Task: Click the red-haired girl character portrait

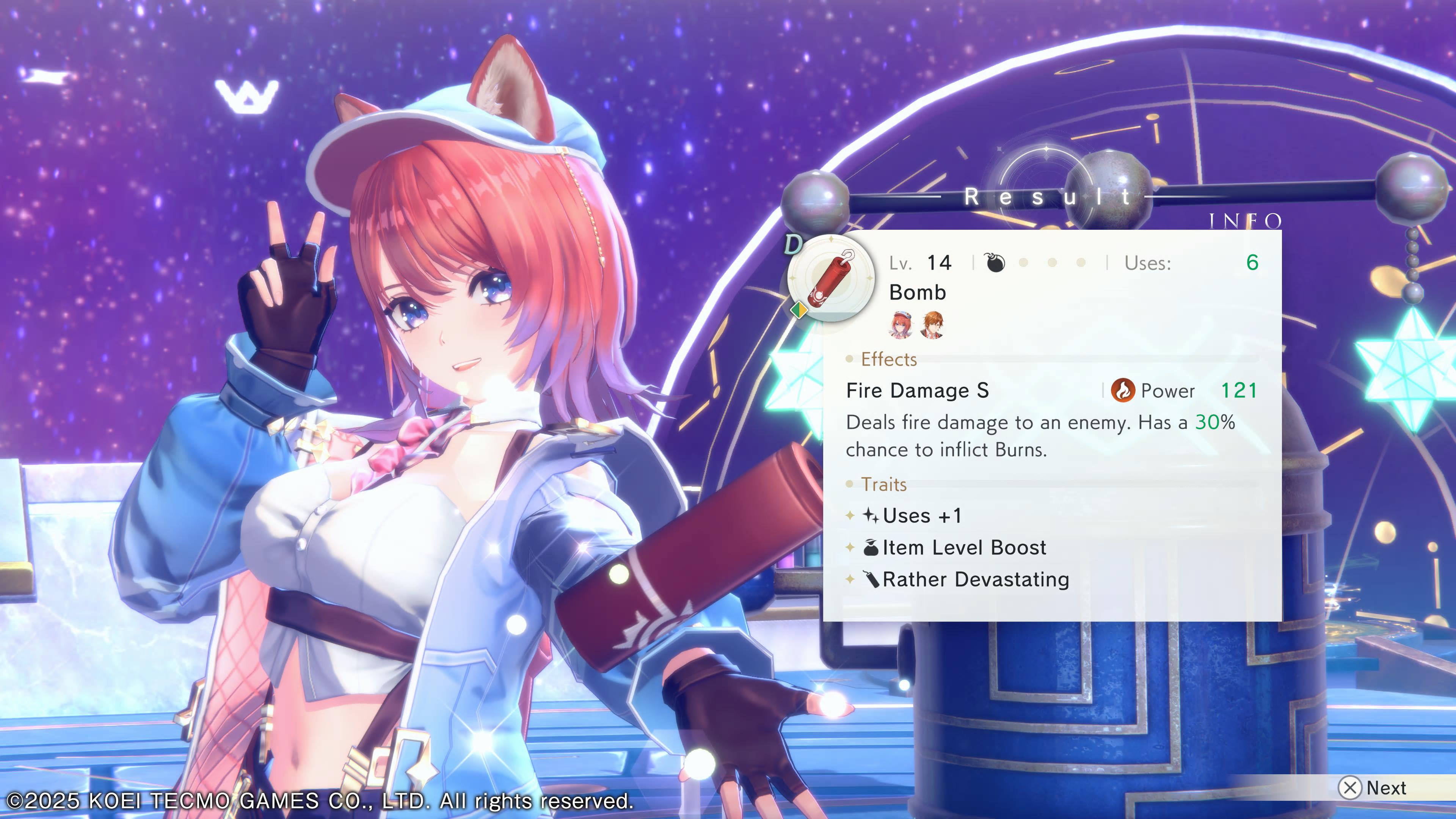Action: pos(901,325)
